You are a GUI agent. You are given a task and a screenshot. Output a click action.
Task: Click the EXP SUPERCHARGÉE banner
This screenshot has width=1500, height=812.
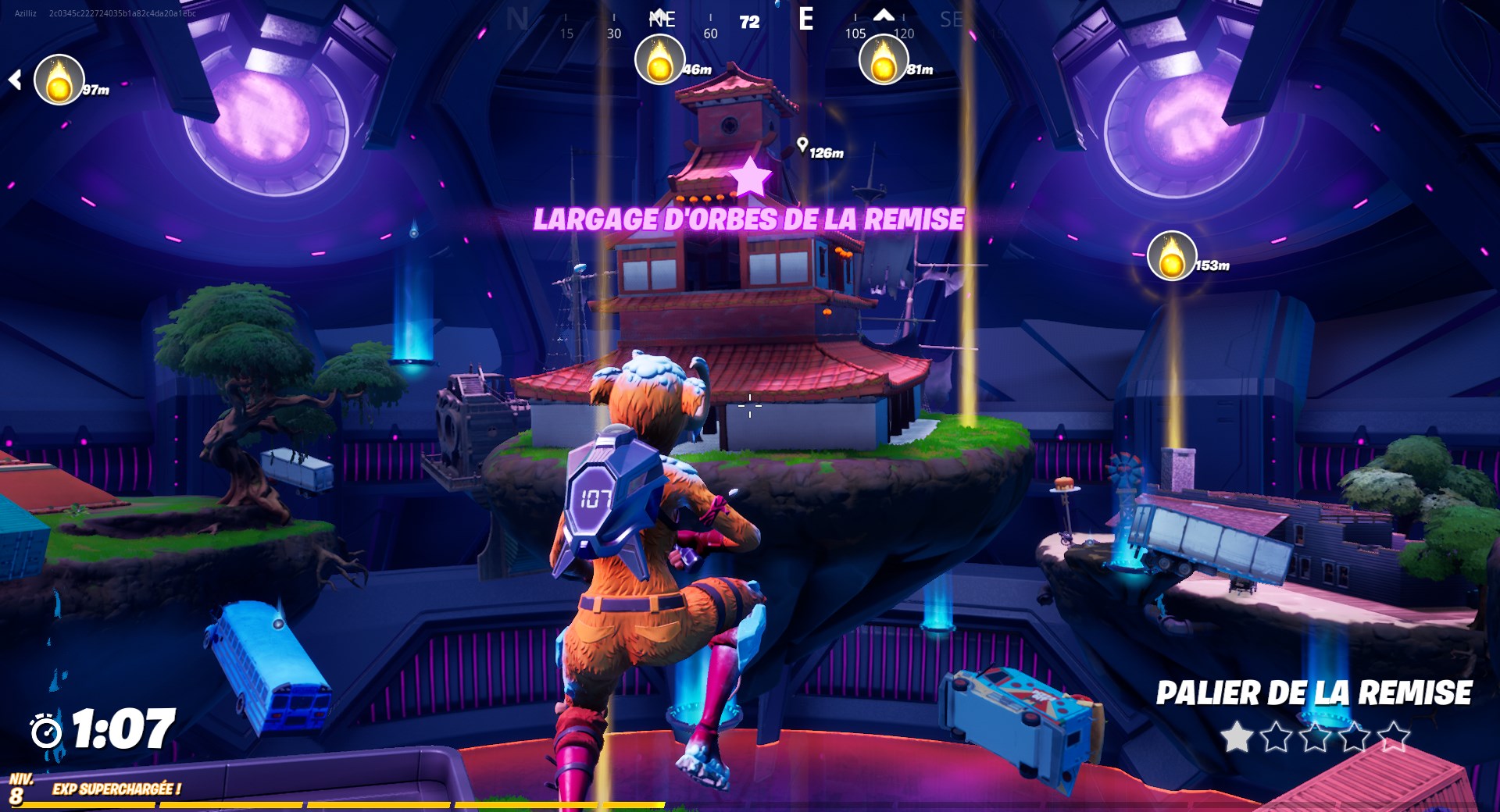116,789
